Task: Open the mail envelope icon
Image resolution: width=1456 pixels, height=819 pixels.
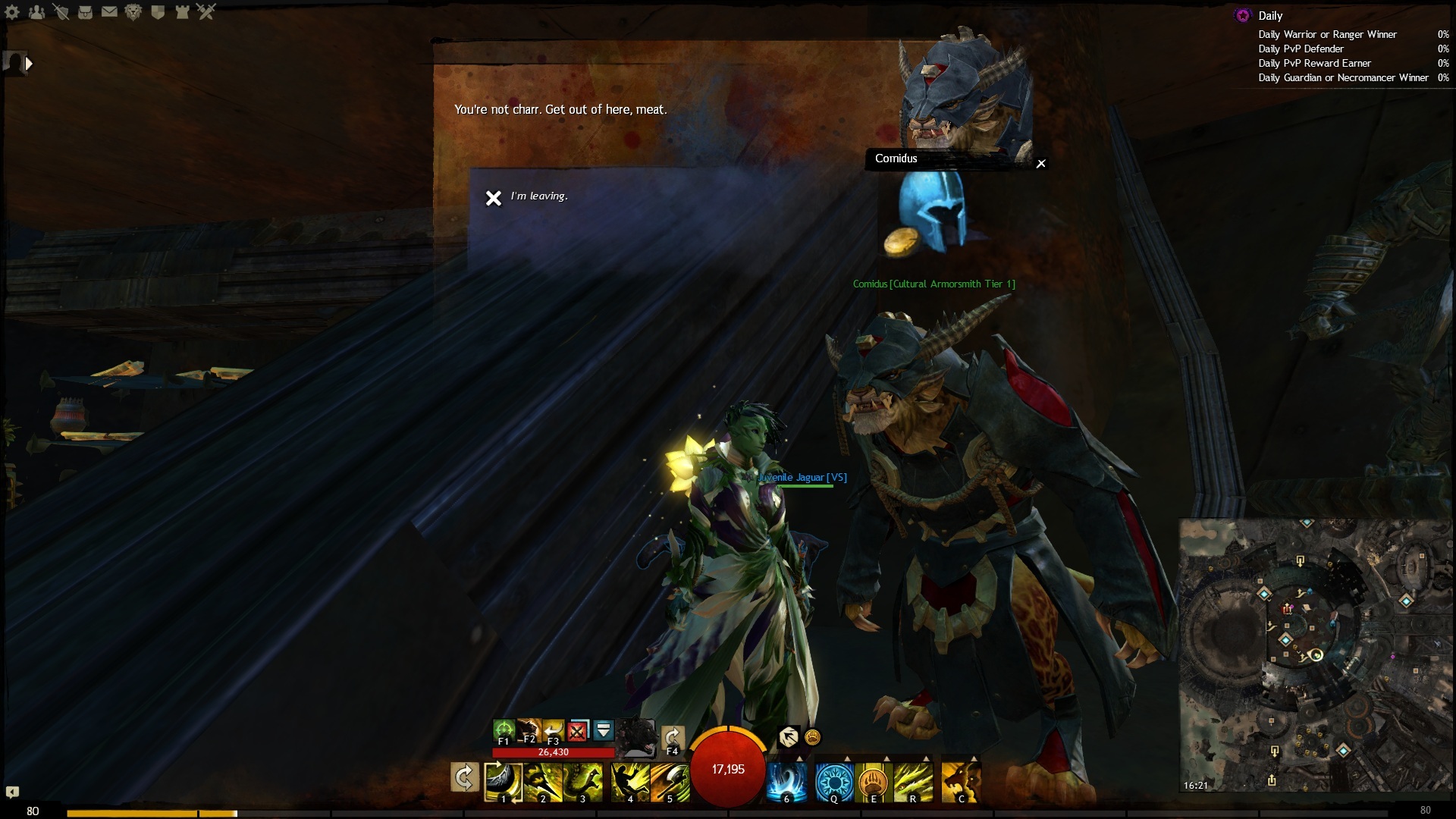Action: [x=109, y=12]
